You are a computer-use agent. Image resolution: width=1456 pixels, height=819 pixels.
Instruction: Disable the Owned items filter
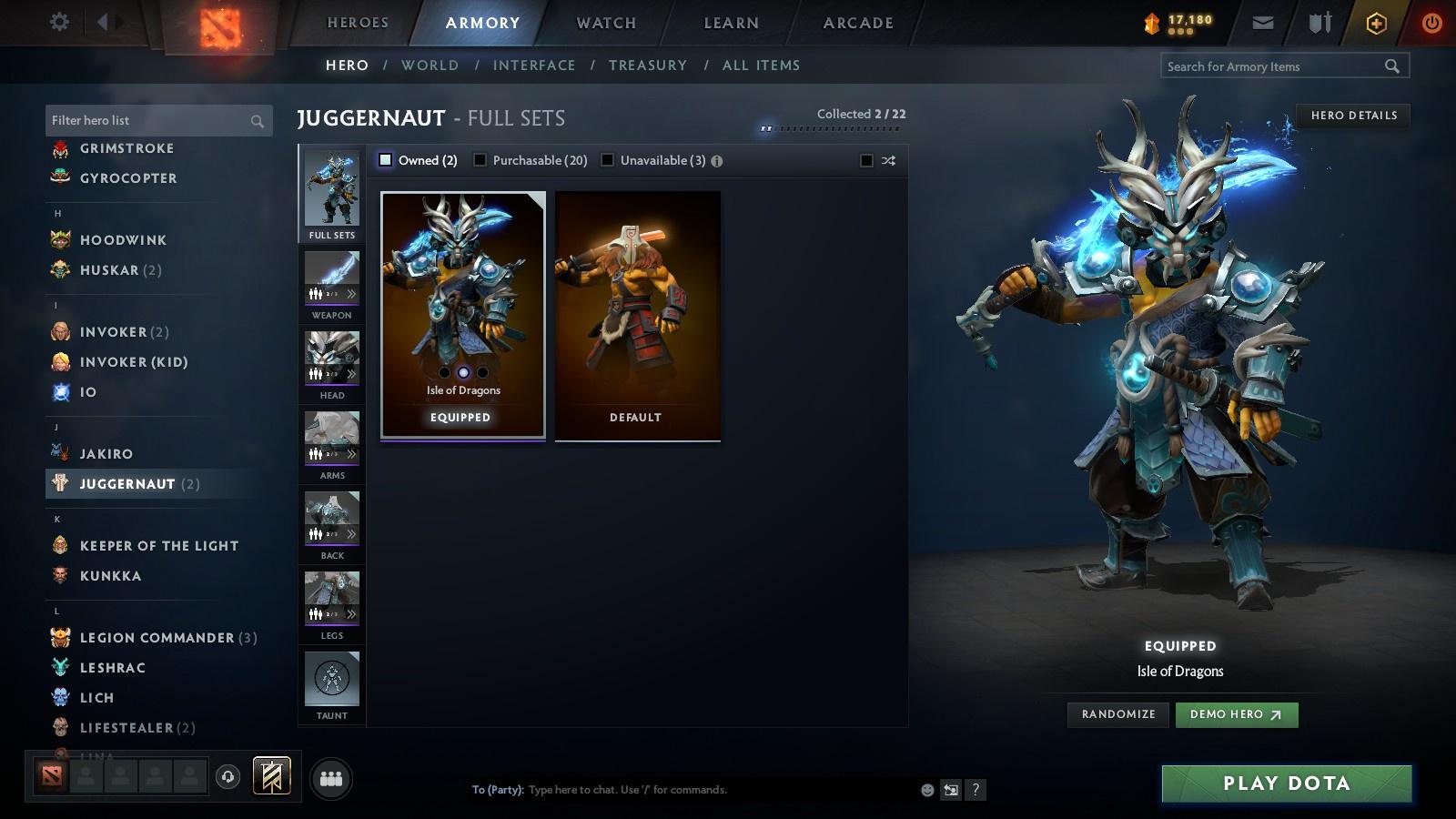(x=386, y=159)
